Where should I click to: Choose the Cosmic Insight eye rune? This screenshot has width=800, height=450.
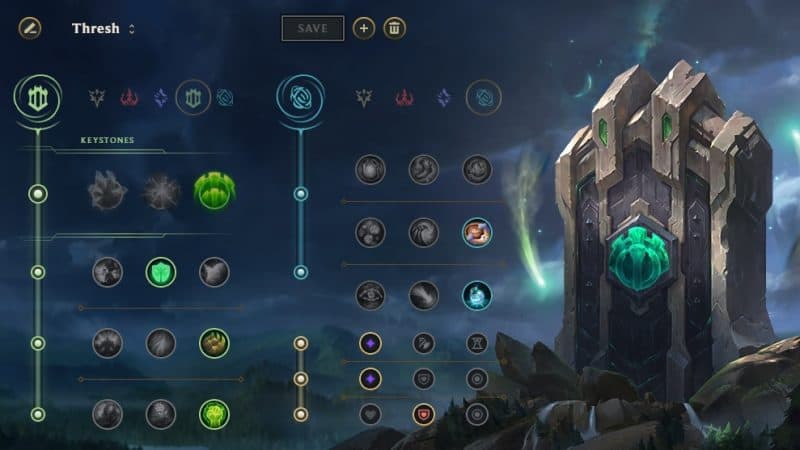tap(370, 295)
